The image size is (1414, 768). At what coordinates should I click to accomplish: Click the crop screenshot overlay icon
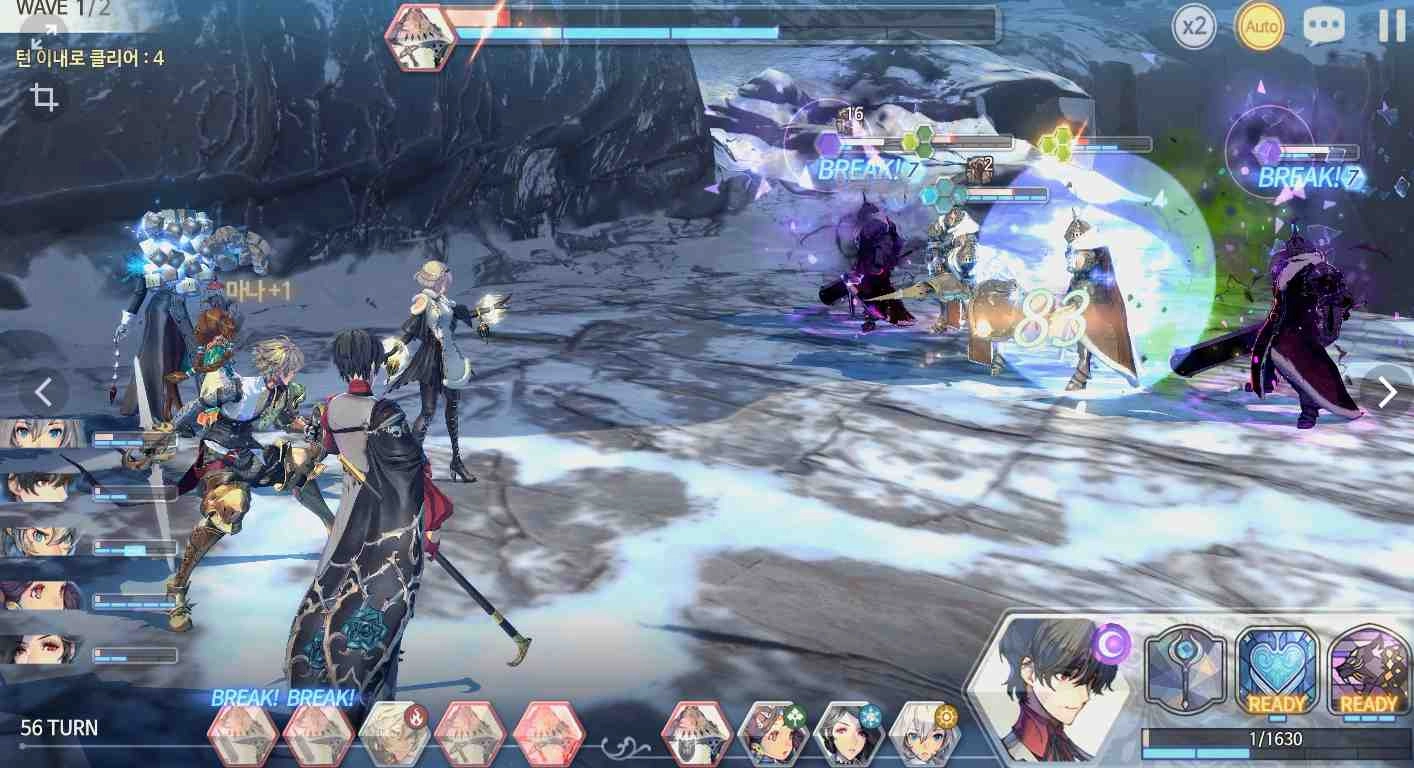click(x=44, y=98)
